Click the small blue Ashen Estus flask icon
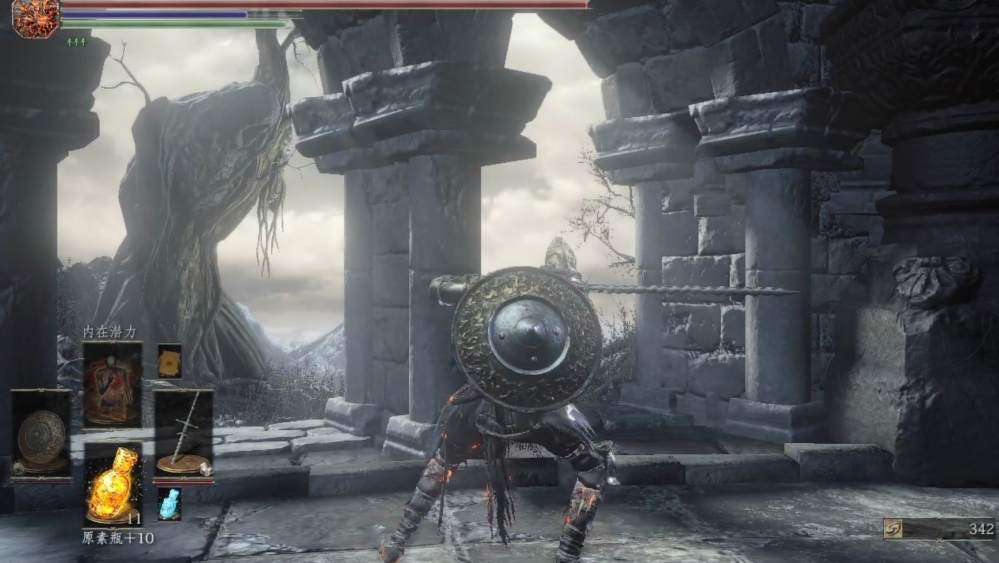 point(169,503)
